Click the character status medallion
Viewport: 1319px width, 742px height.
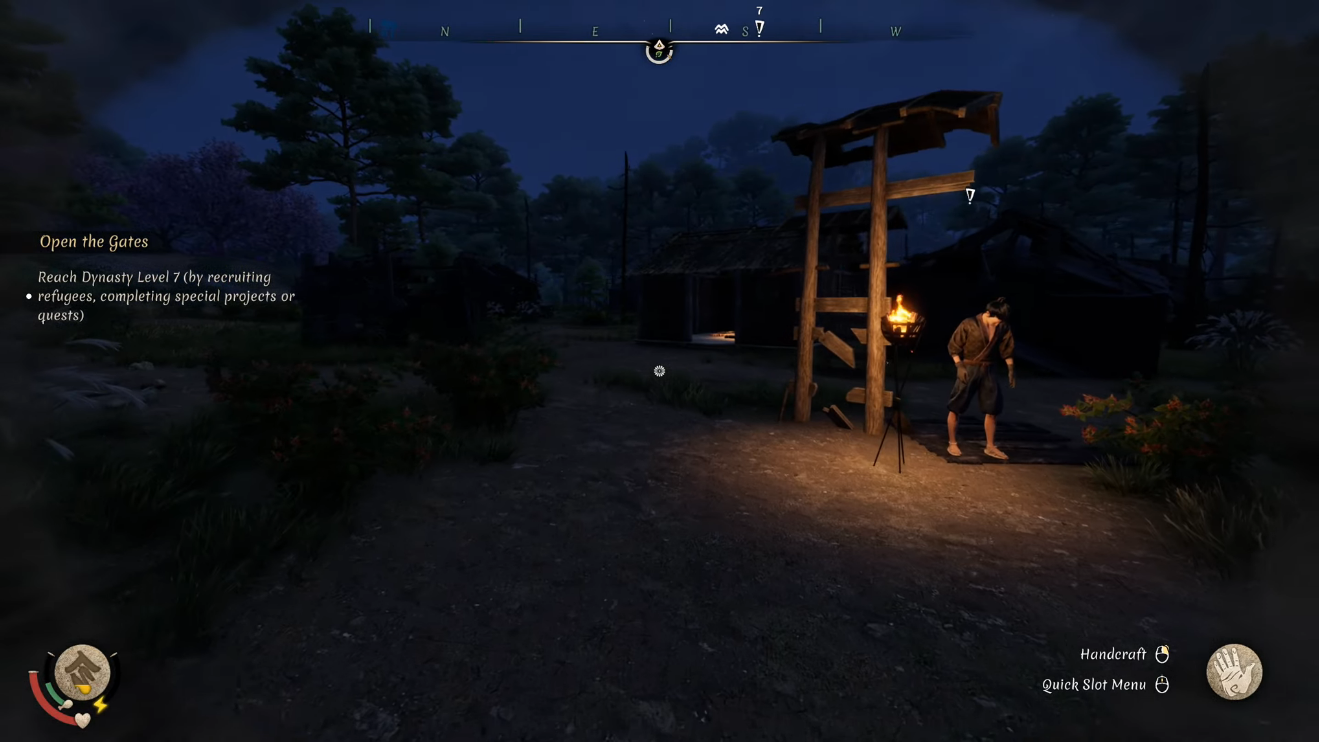click(82, 671)
